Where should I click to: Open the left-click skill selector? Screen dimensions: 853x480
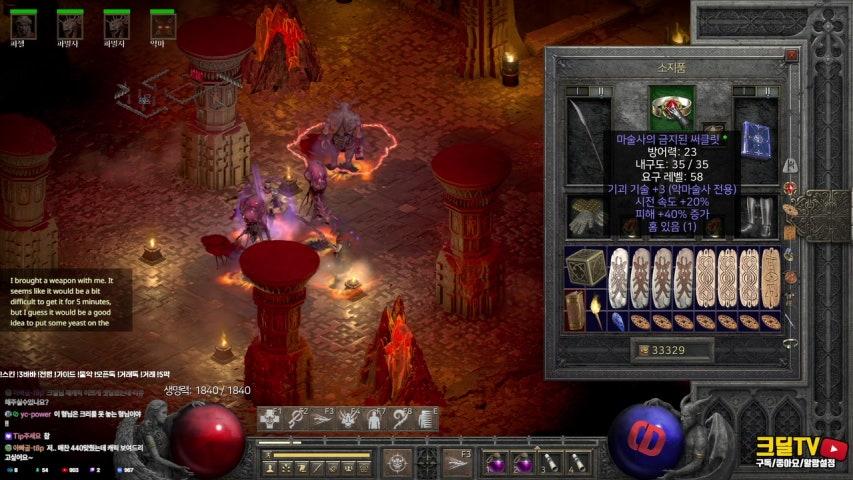(x=398, y=461)
